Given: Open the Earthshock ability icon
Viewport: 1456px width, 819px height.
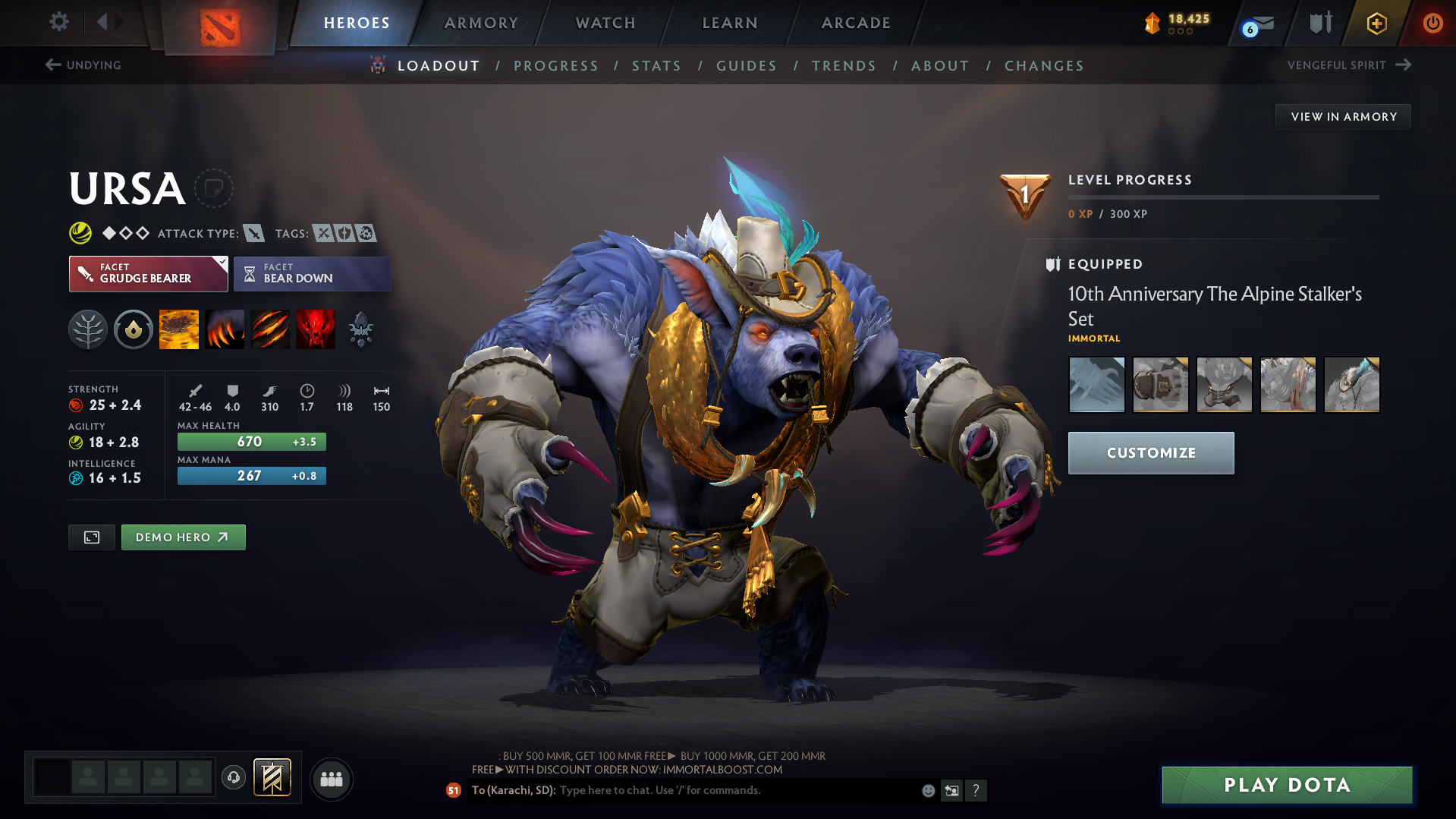Looking at the screenshot, I should tap(178, 329).
